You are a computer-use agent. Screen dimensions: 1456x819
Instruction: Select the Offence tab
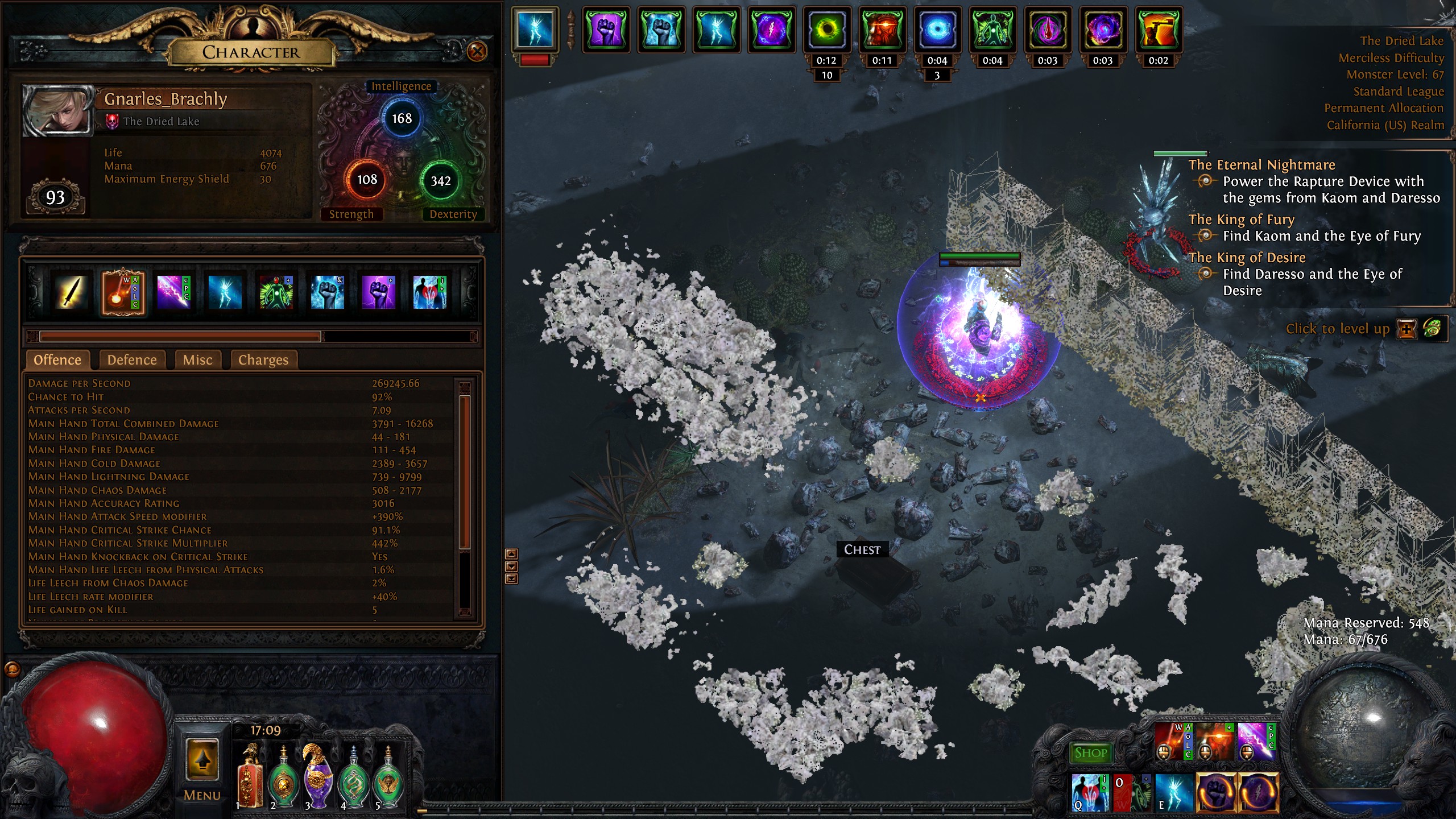coord(57,360)
